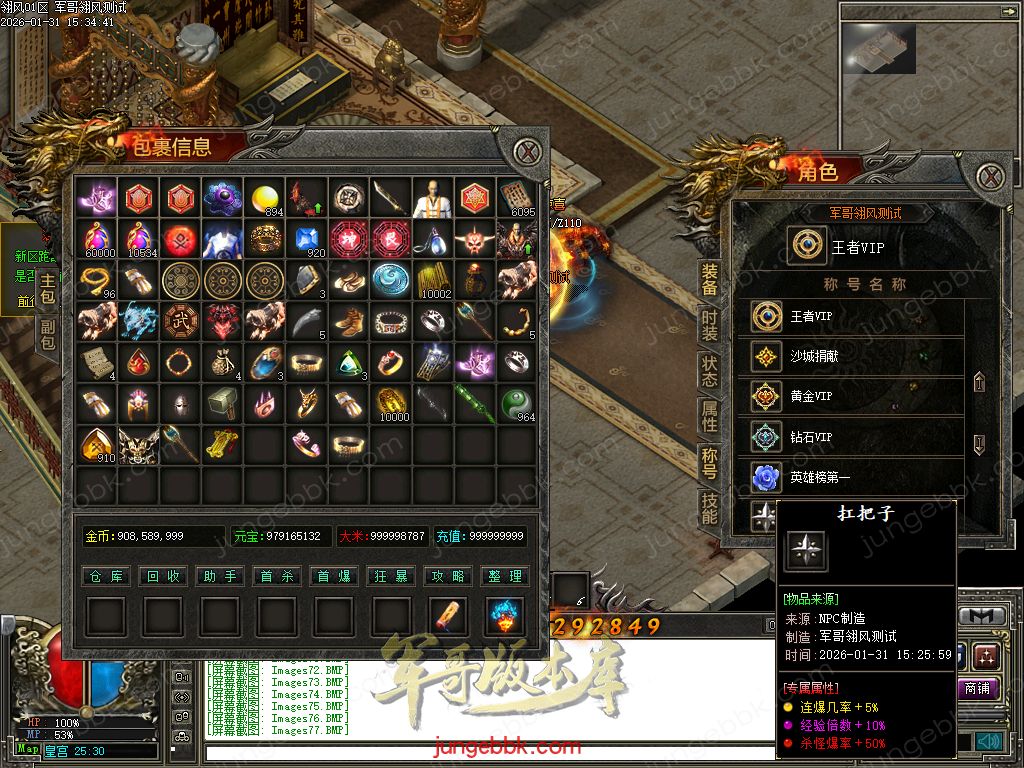1024x768 pixels.
Task: Select the 首杀 first-kill button
Action: [x=277, y=576]
